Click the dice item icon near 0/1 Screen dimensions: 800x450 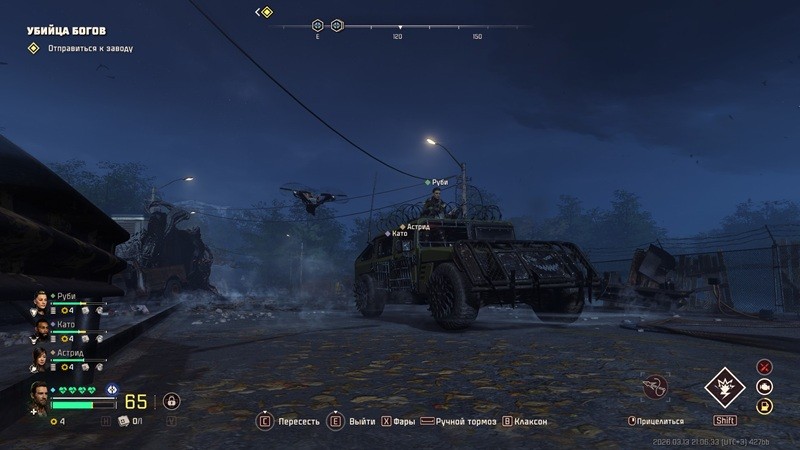point(124,422)
